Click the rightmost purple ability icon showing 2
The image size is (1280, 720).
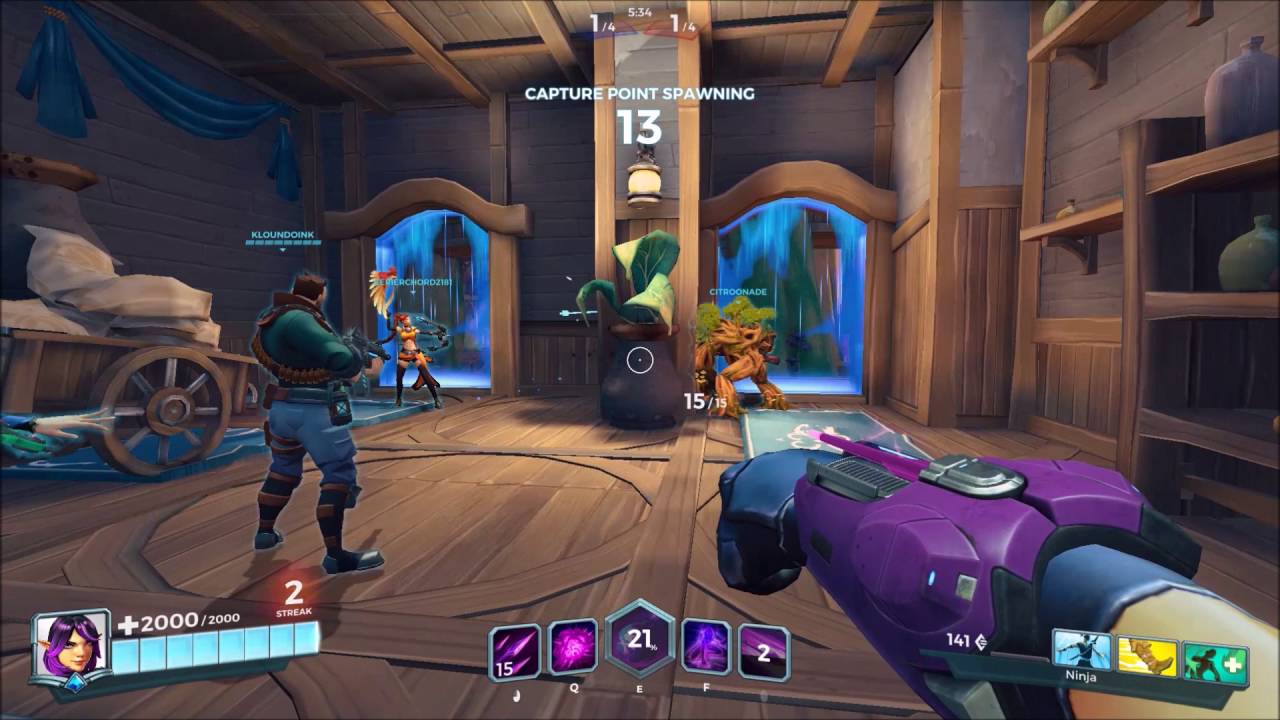[764, 652]
